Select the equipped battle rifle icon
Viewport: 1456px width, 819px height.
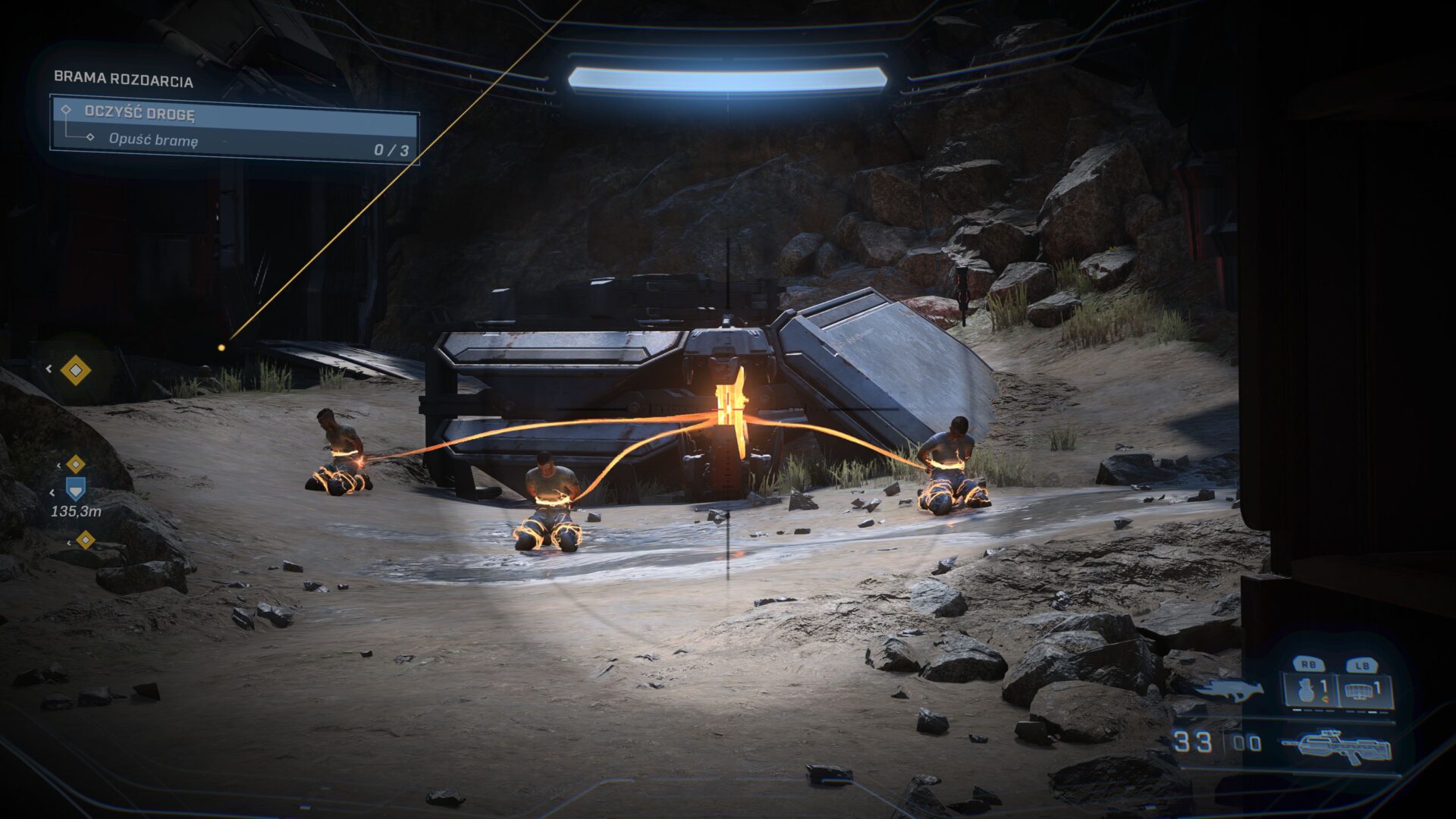pyautogui.click(x=1338, y=745)
